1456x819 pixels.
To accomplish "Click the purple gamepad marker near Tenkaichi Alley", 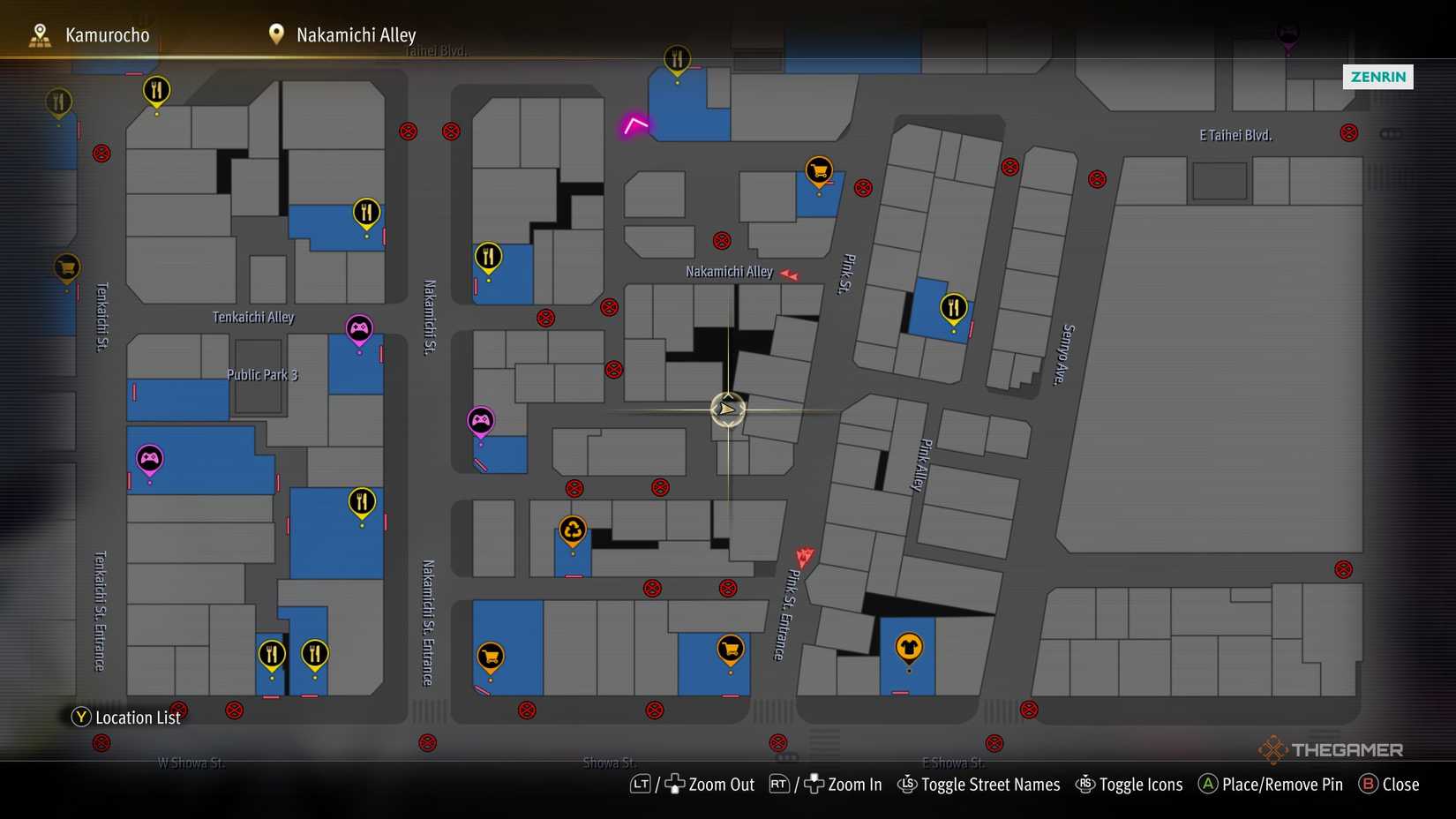I will pyautogui.click(x=359, y=327).
